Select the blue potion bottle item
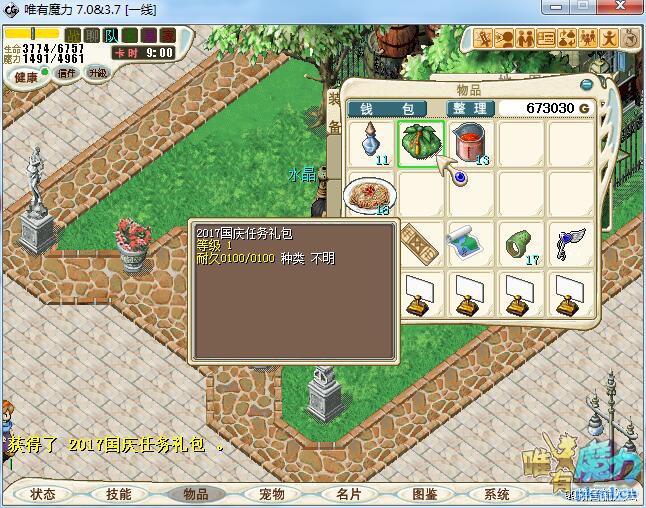The width and height of the screenshot is (646, 508). point(372,142)
